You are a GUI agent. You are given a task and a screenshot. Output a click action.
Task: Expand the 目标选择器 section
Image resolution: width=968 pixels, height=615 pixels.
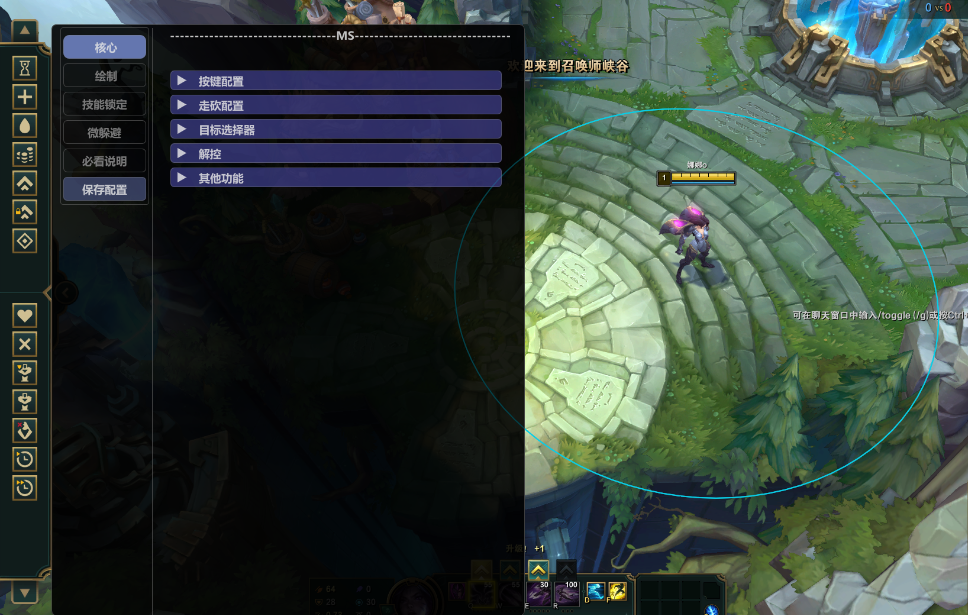coord(336,130)
